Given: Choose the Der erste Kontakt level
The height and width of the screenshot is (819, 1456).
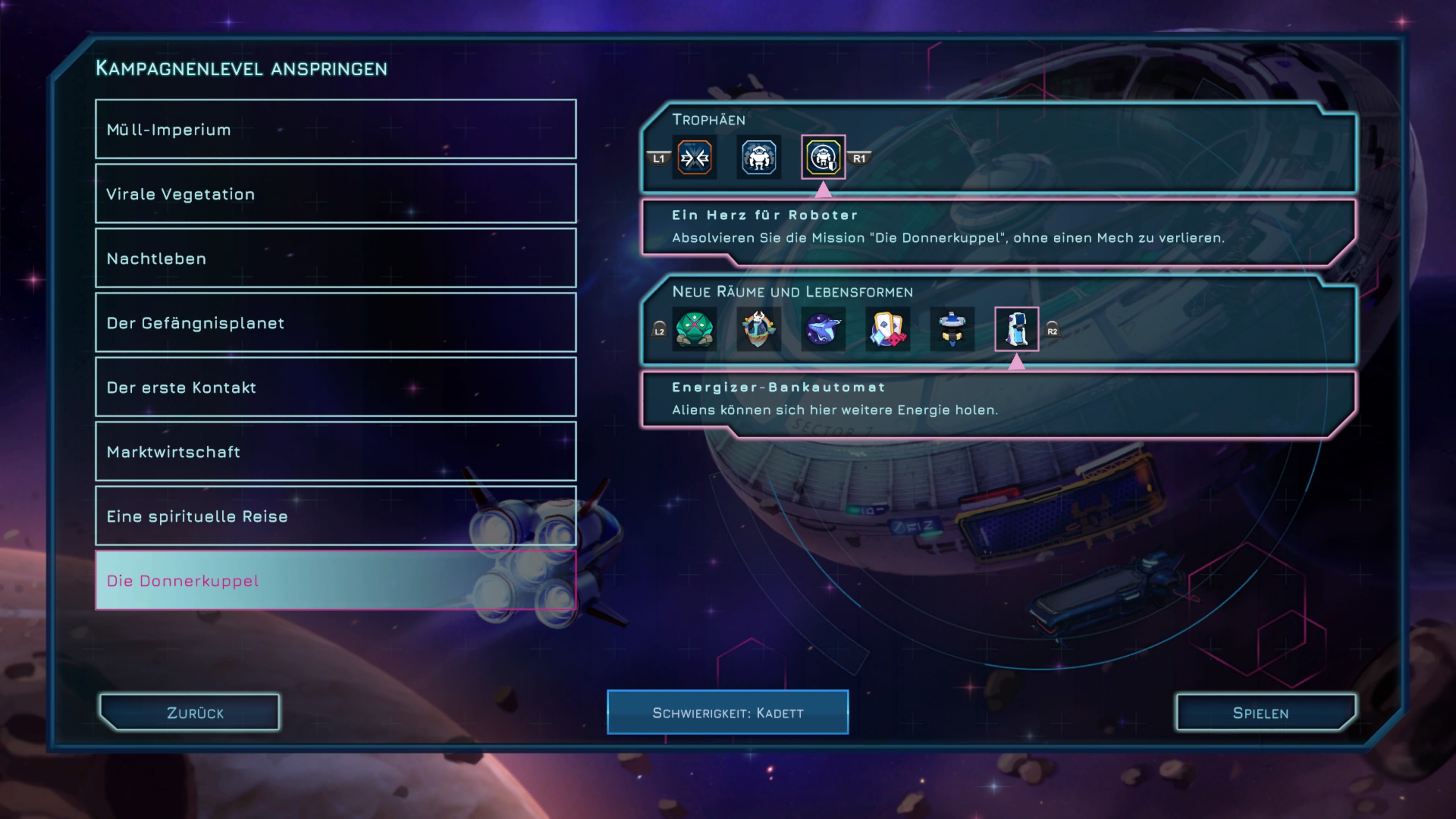Looking at the screenshot, I should (x=336, y=387).
